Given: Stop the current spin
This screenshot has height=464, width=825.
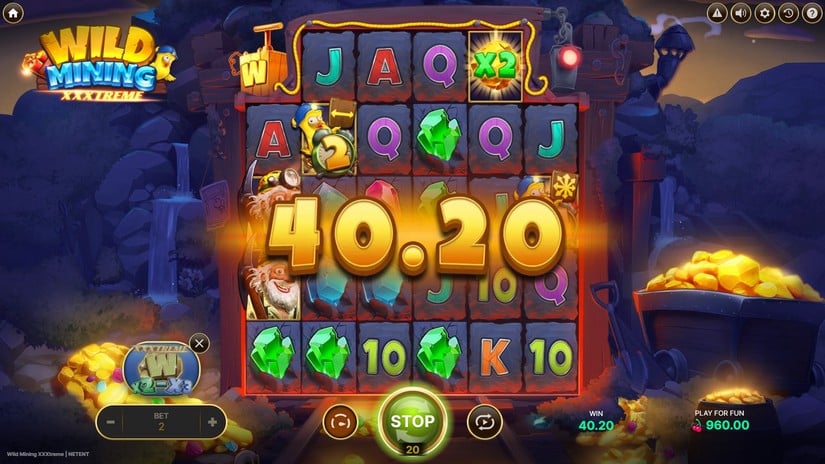Looking at the screenshot, I should click(412, 420).
